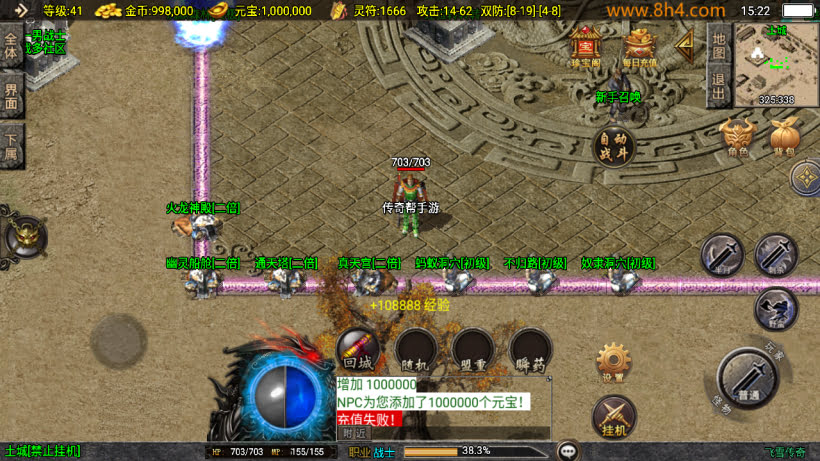This screenshot has width=820, height=461.
Task: Open the minimap
Action: coord(776,64)
